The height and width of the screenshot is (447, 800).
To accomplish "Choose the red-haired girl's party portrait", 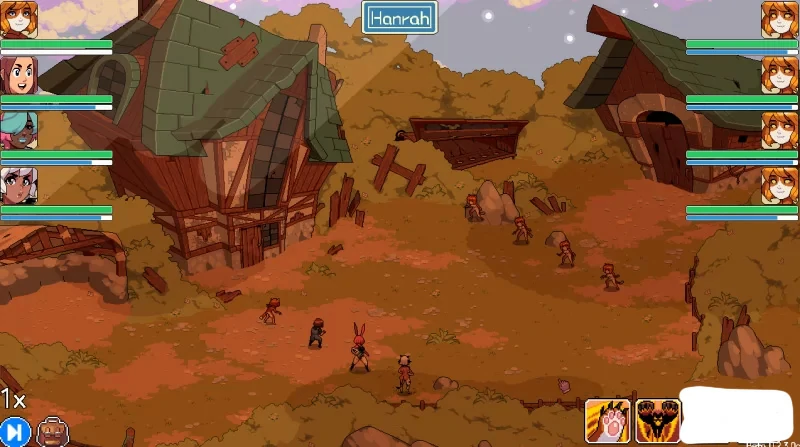I will tap(18, 75).
